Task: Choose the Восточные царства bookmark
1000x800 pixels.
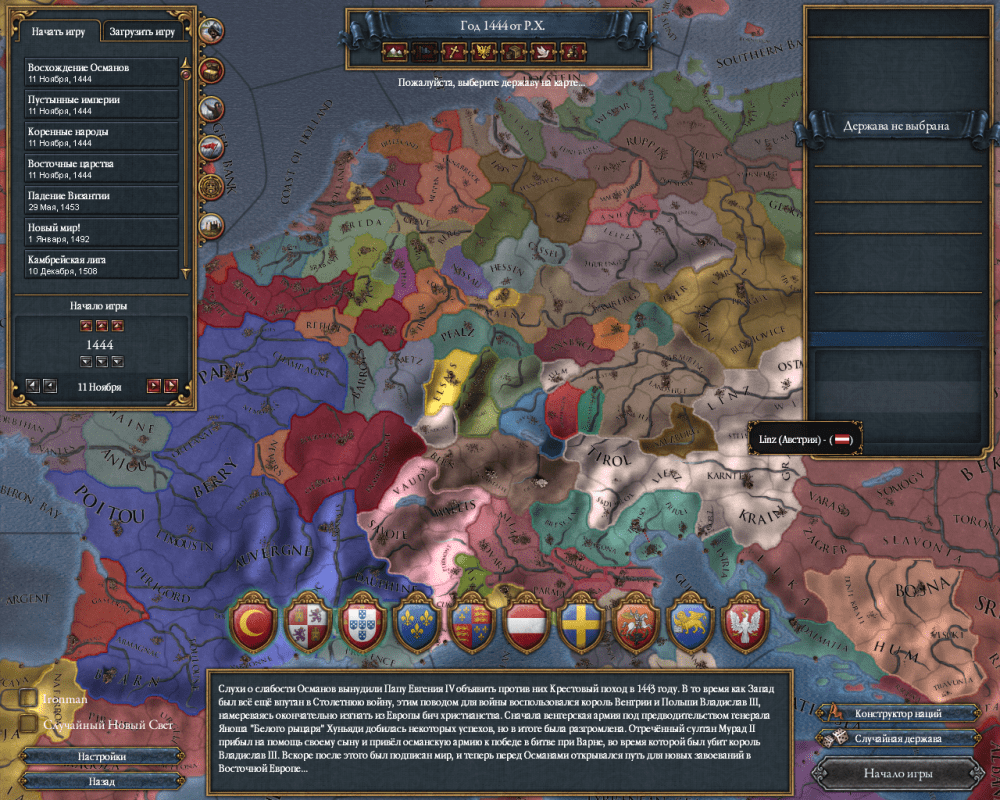Action: coord(102,168)
